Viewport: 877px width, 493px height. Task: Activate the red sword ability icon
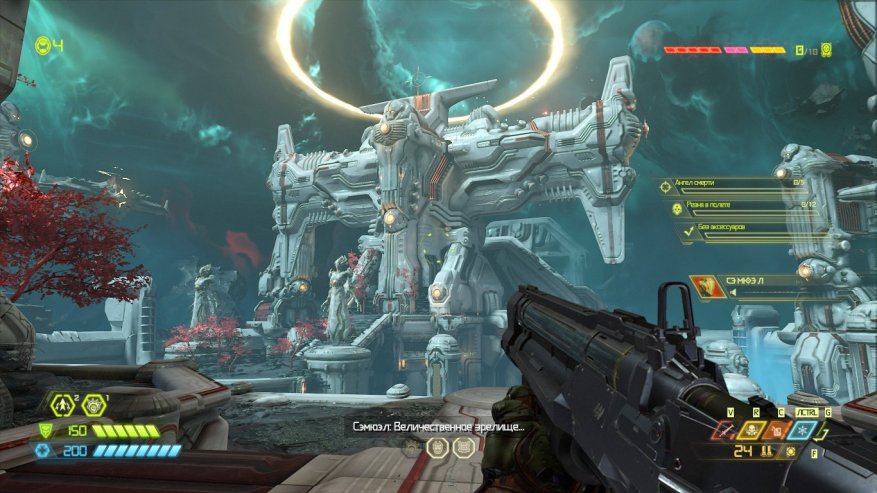coord(725,429)
